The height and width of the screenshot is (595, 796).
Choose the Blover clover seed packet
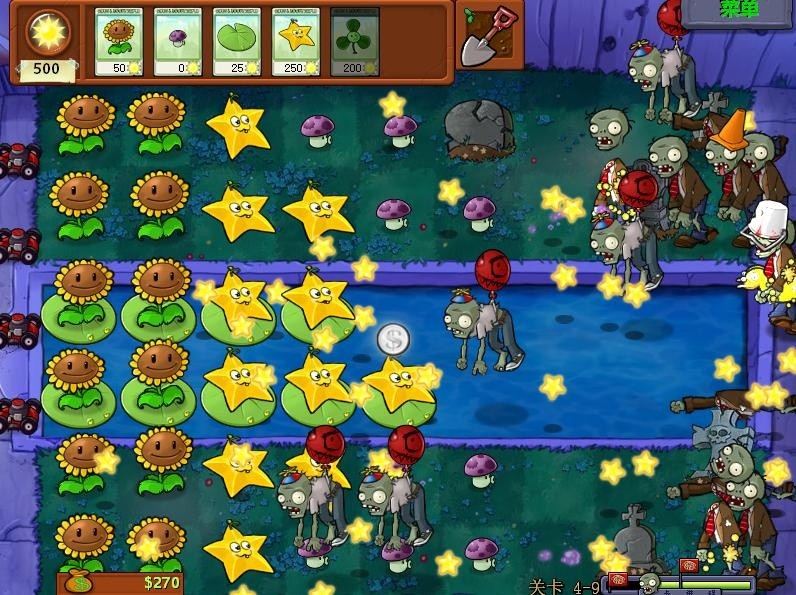coord(355,41)
